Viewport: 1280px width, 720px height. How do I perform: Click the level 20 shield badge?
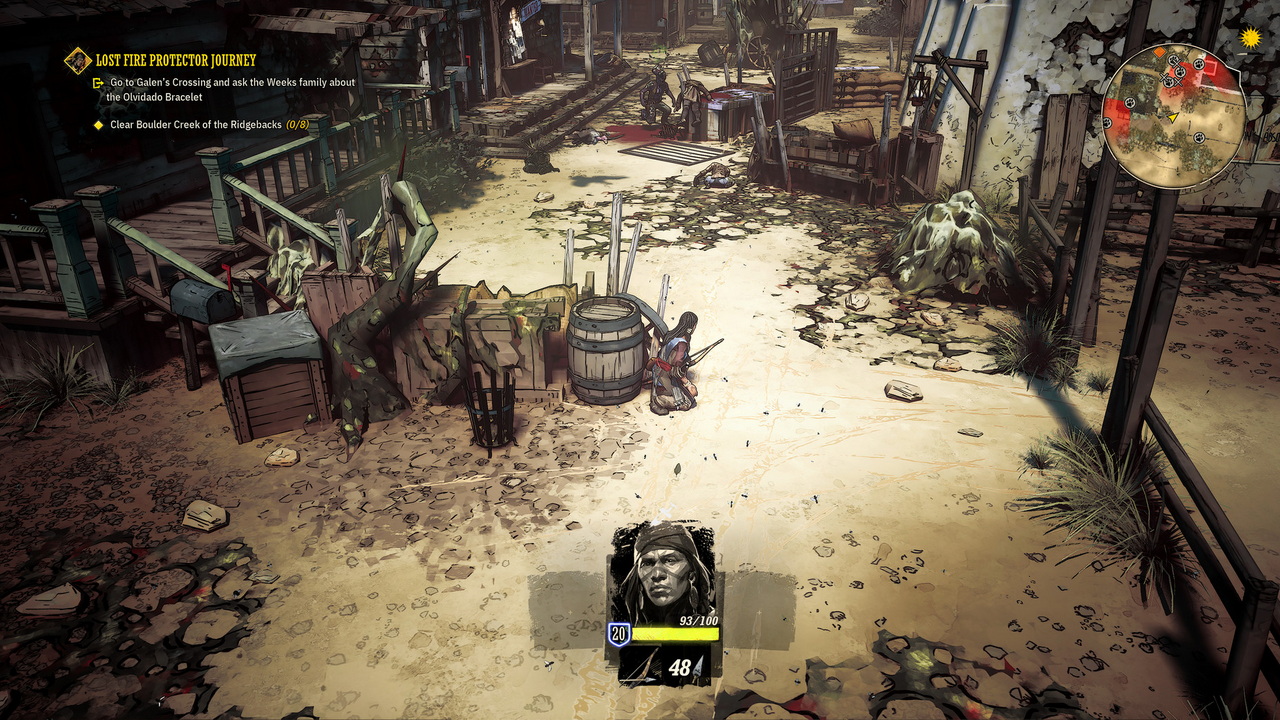pyautogui.click(x=619, y=633)
